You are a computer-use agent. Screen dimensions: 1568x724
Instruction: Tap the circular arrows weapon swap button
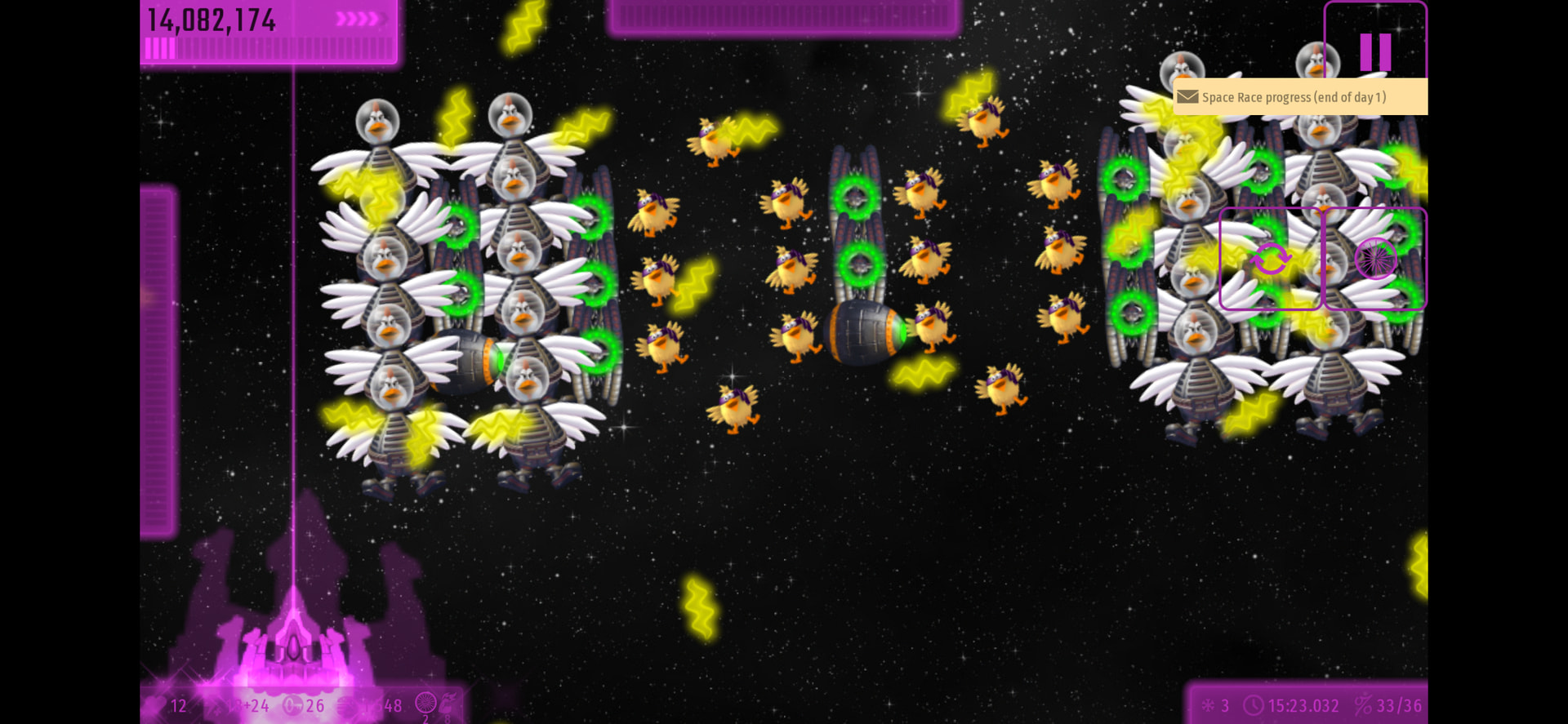point(1270,259)
